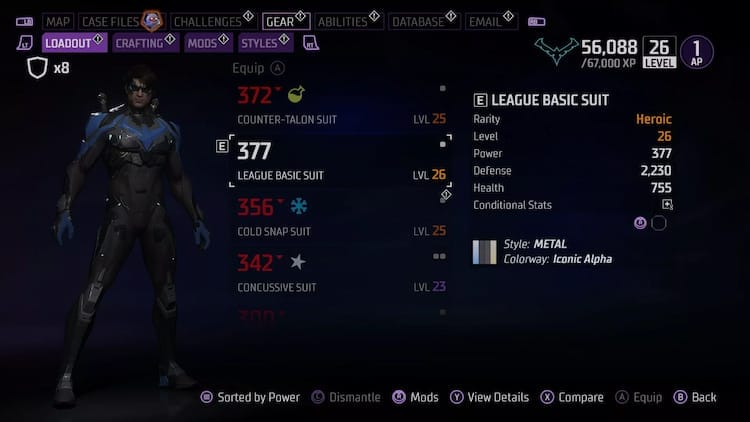
Task: Switch to the Case Files tab
Action: (x=109, y=21)
